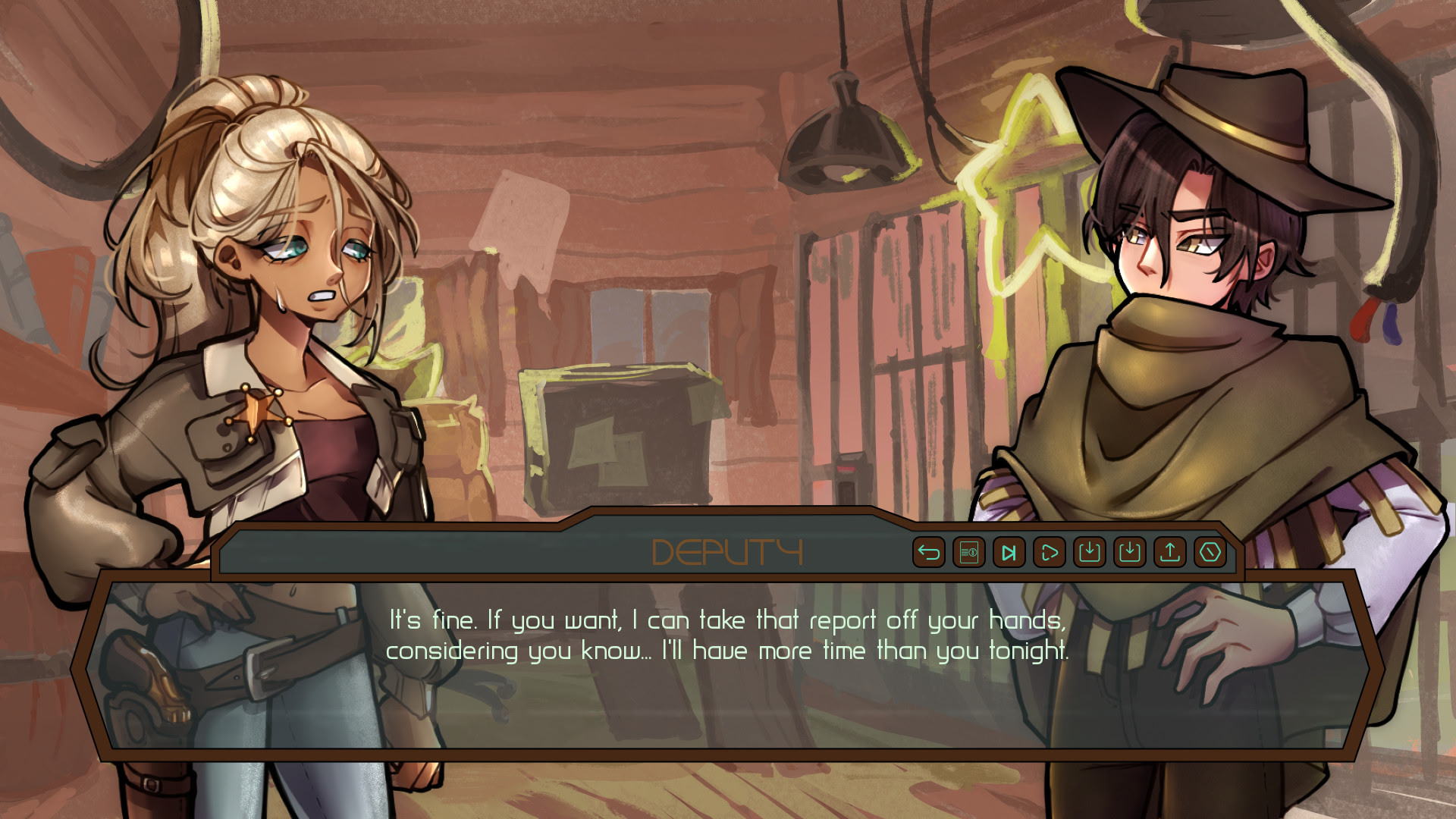Open the hexagon settings icon
1456x819 pixels.
(x=1210, y=552)
